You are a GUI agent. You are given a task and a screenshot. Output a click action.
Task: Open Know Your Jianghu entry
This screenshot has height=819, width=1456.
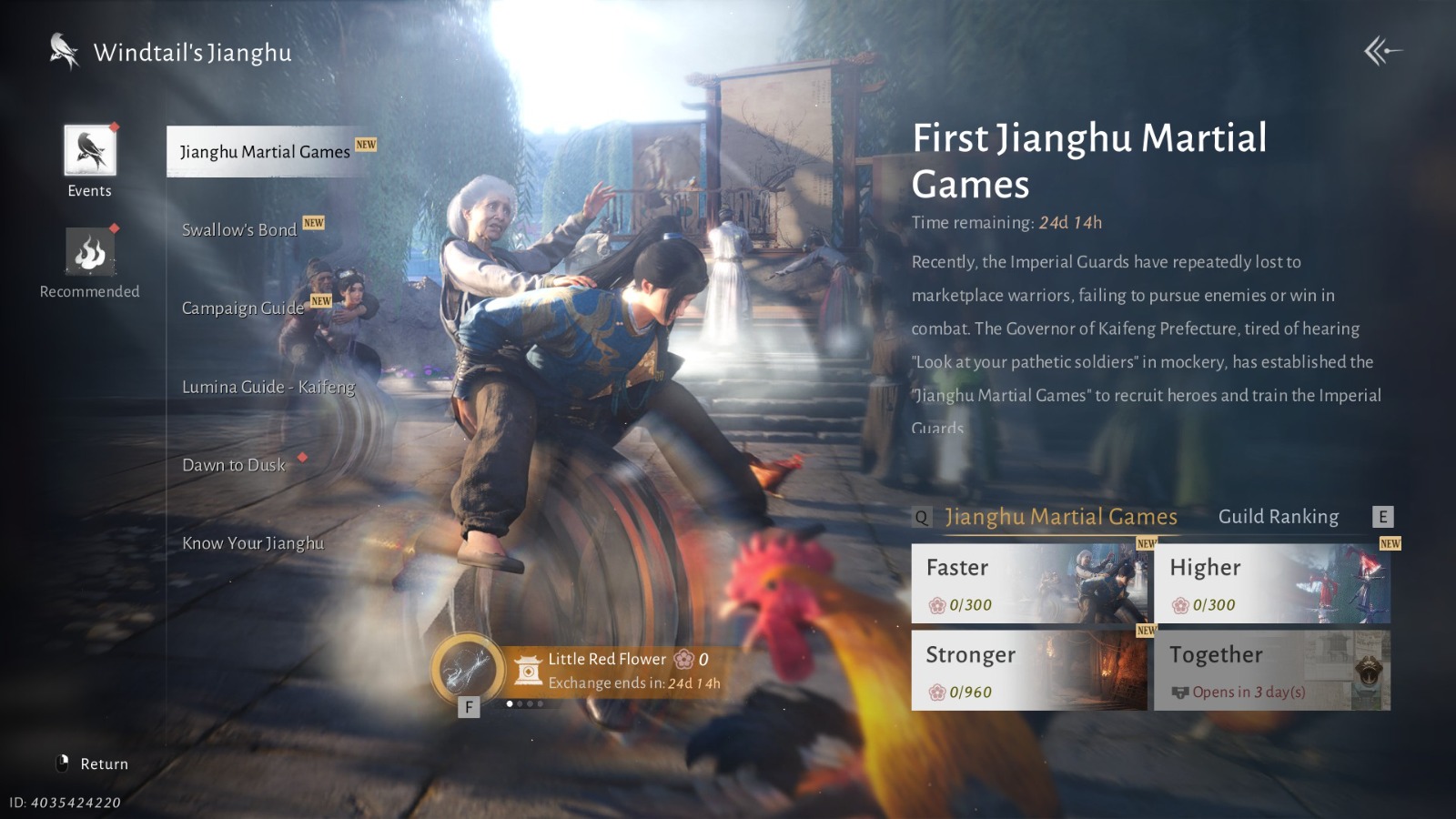tap(253, 543)
